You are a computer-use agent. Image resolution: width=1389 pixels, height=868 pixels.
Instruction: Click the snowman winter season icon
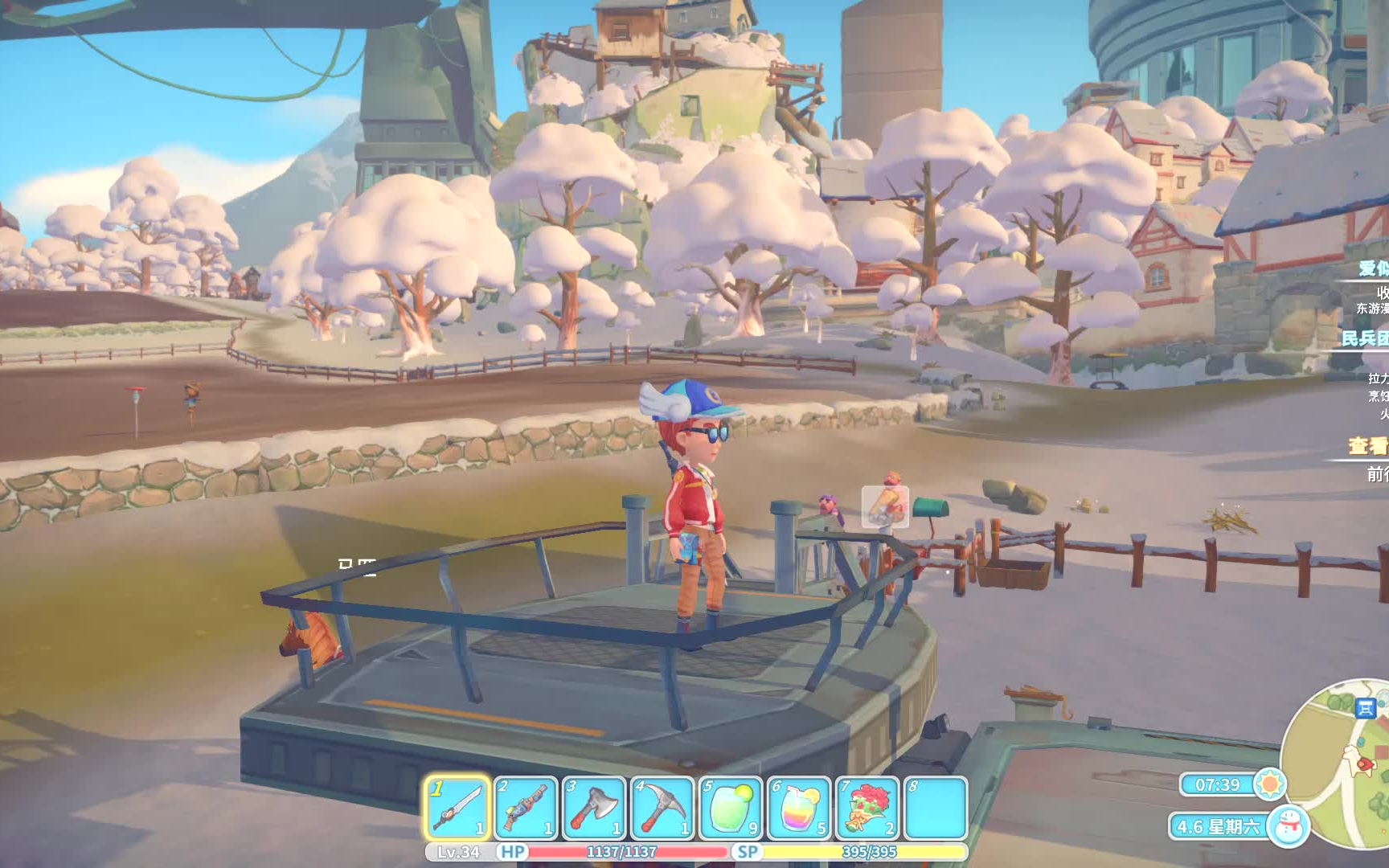(x=1289, y=825)
